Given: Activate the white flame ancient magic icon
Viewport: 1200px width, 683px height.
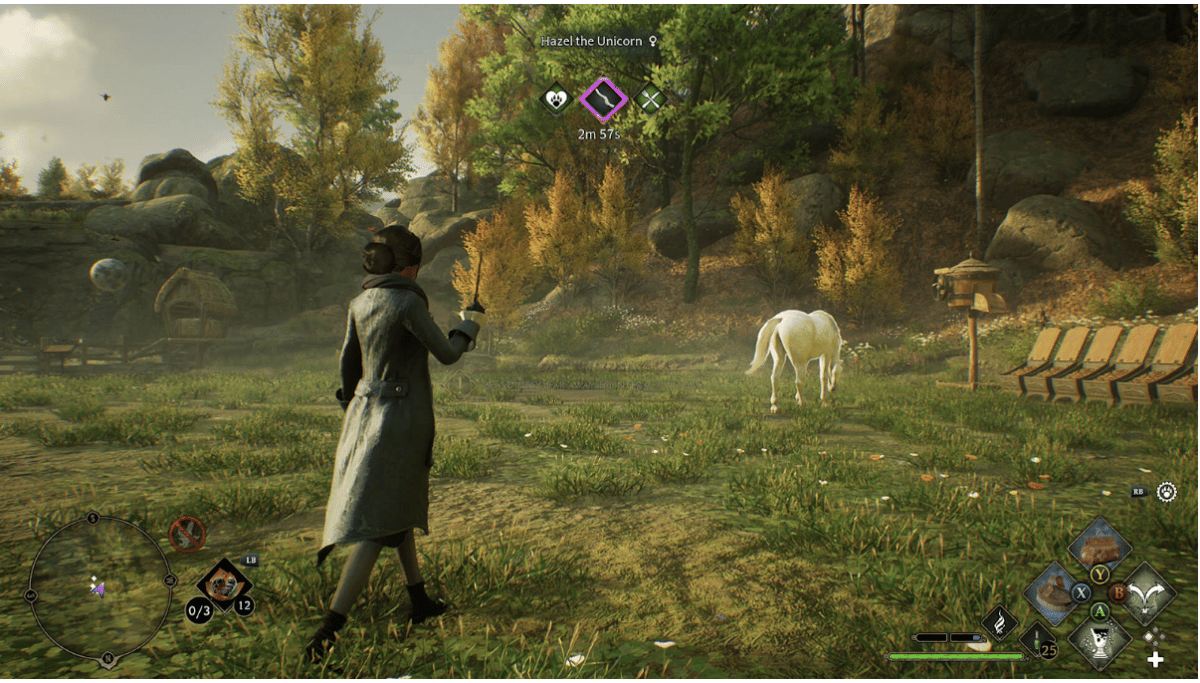Looking at the screenshot, I should click(x=1000, y=623).
